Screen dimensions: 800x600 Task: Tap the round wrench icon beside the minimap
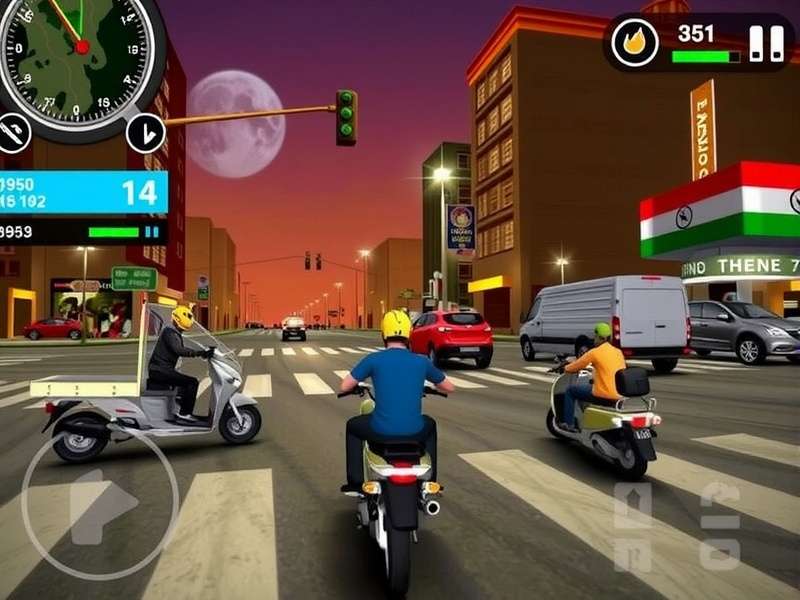(13, 133)
